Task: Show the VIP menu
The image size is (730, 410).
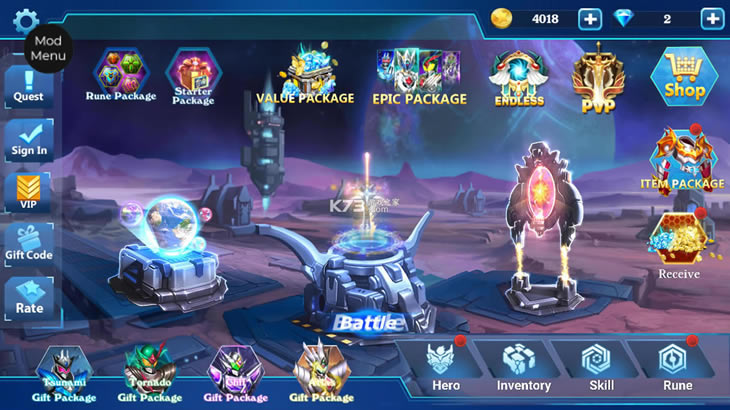Action: coord(29,192)
